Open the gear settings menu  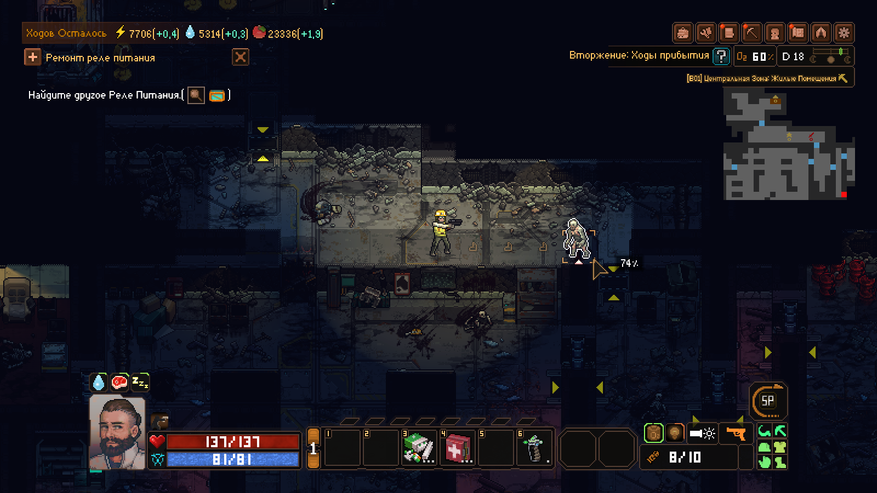(844, 33)
